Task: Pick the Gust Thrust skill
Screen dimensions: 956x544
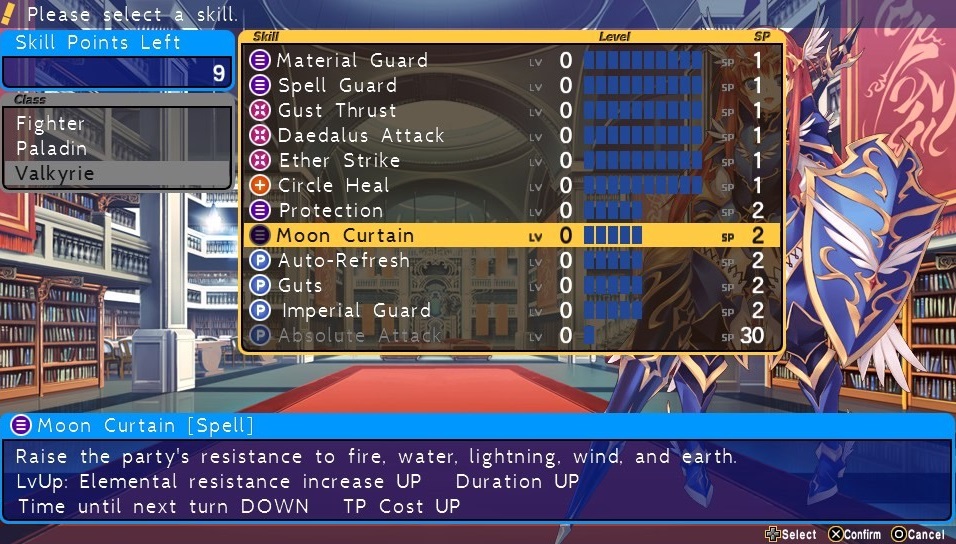Action: click(x=337, y=111)
